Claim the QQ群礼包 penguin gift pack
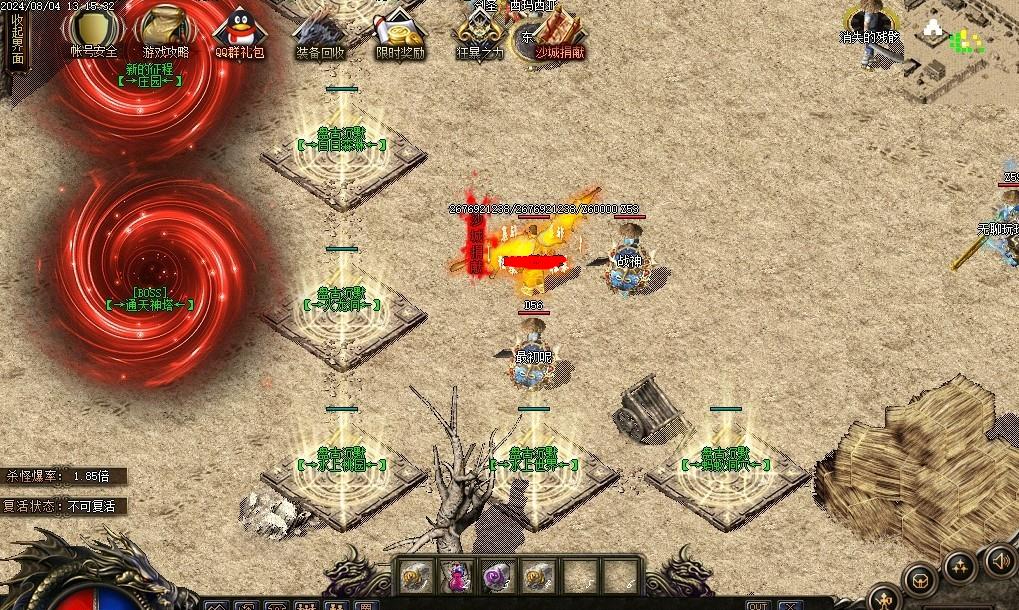This screenshot has height=610, width=1019. (239, 30)
